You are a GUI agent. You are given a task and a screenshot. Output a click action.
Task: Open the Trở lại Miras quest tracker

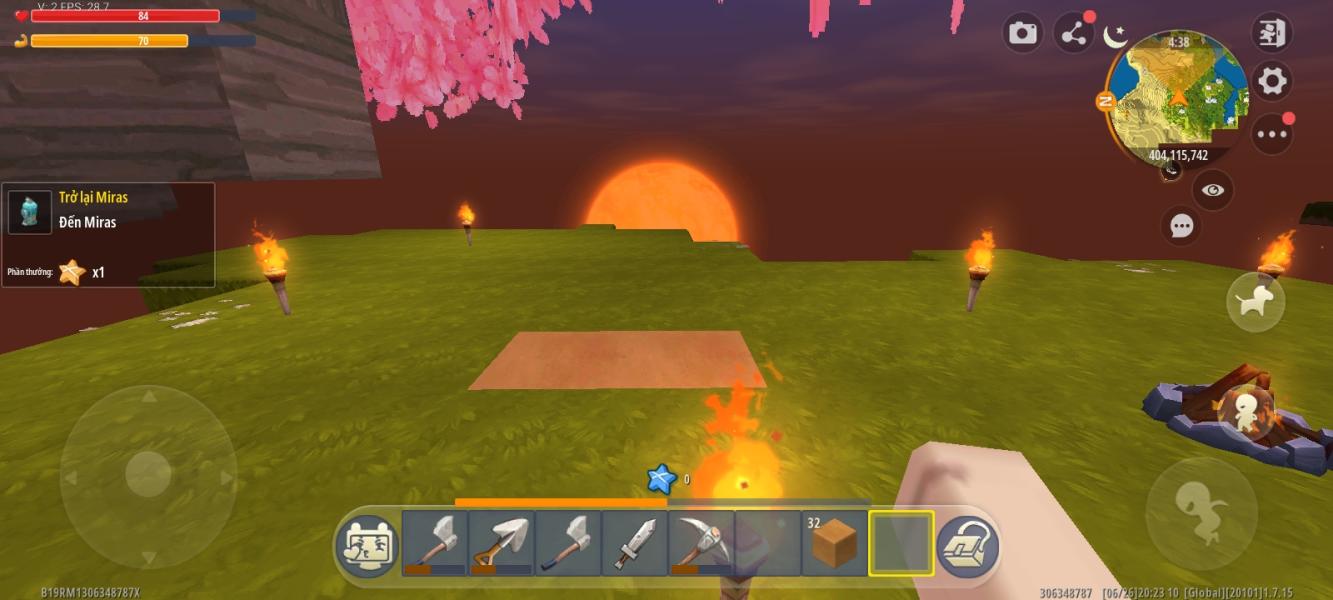[x=108, y=235]
